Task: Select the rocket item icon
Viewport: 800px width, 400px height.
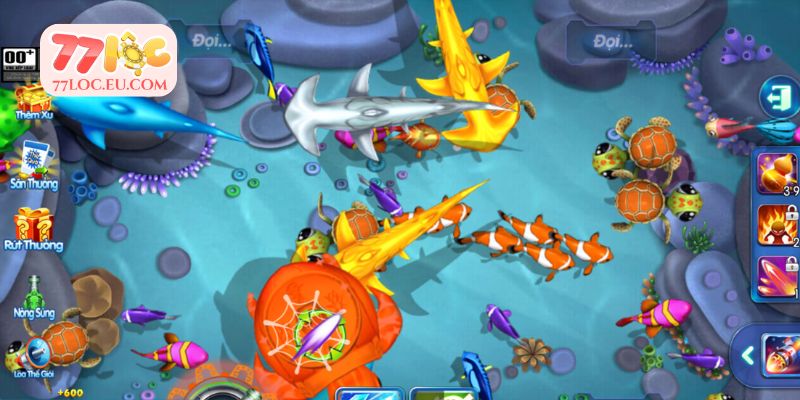Action: pyautogui.click(x=781, y=355)
